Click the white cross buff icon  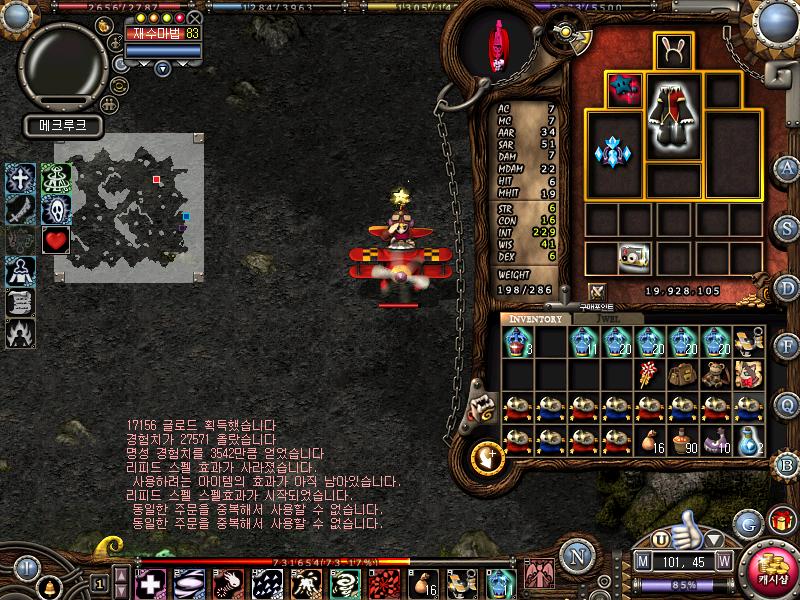coord(22,178)
